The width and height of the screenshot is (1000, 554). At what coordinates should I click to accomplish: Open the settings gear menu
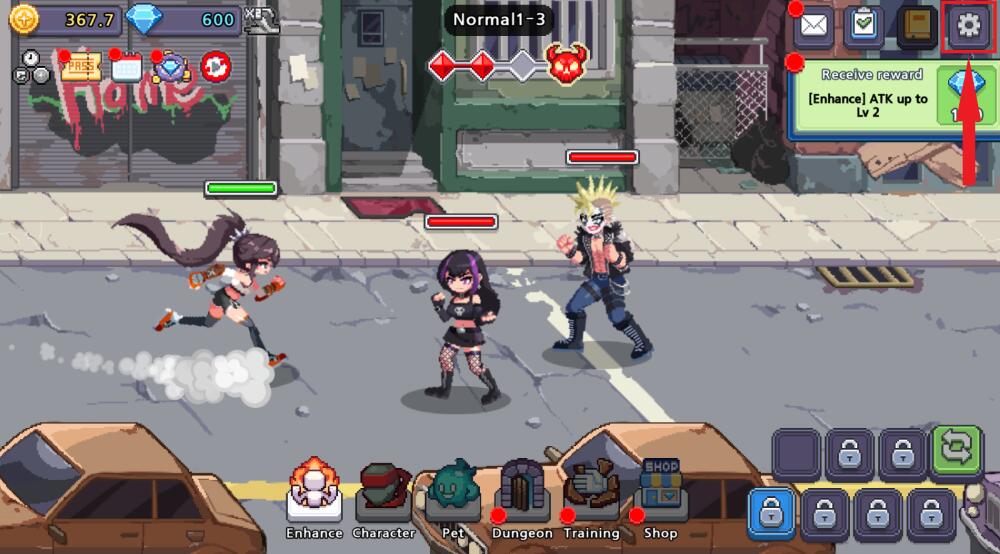tap(967, 27)
